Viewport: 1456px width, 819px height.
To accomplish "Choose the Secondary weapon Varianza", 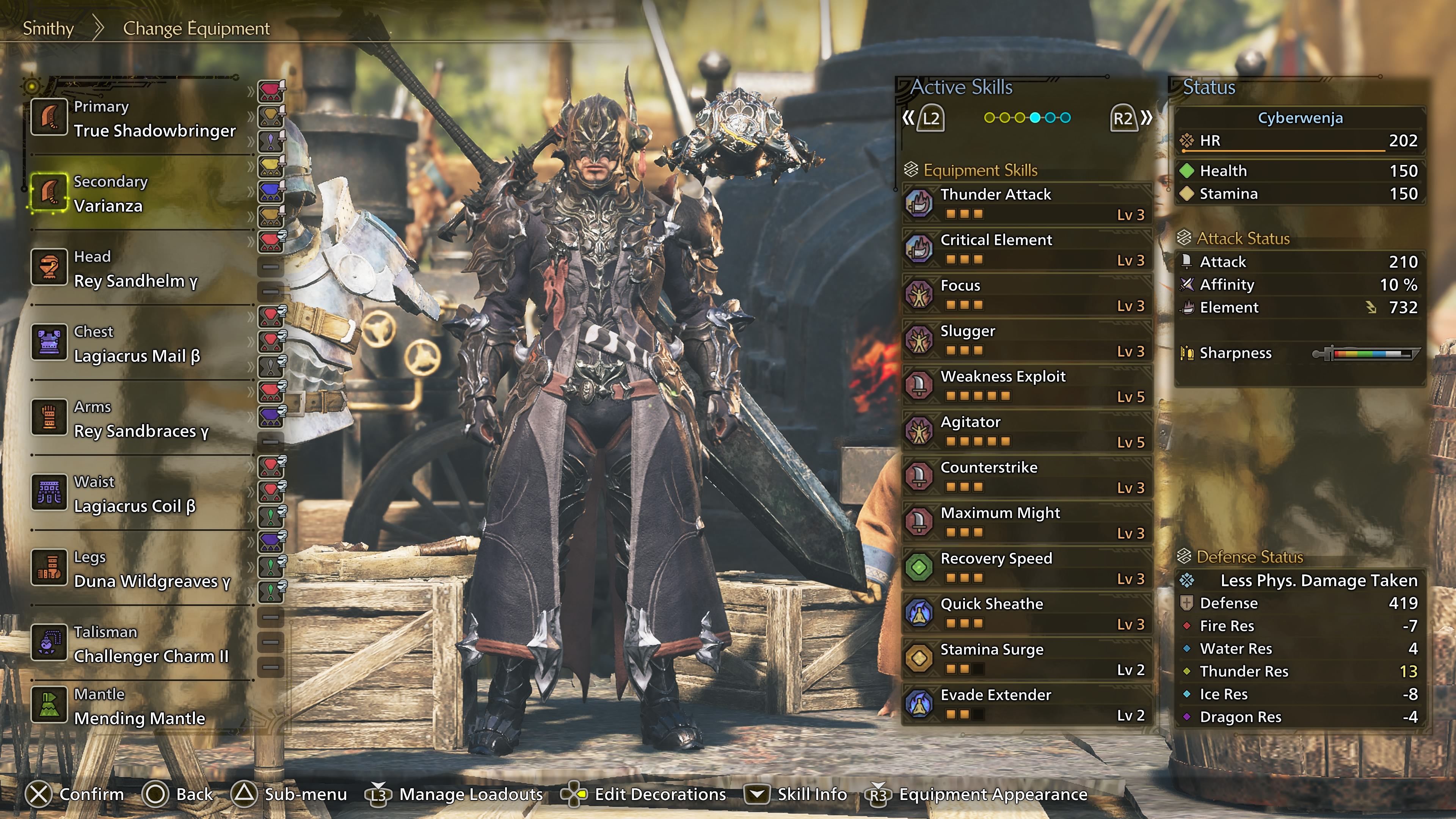I will [141, 194].
